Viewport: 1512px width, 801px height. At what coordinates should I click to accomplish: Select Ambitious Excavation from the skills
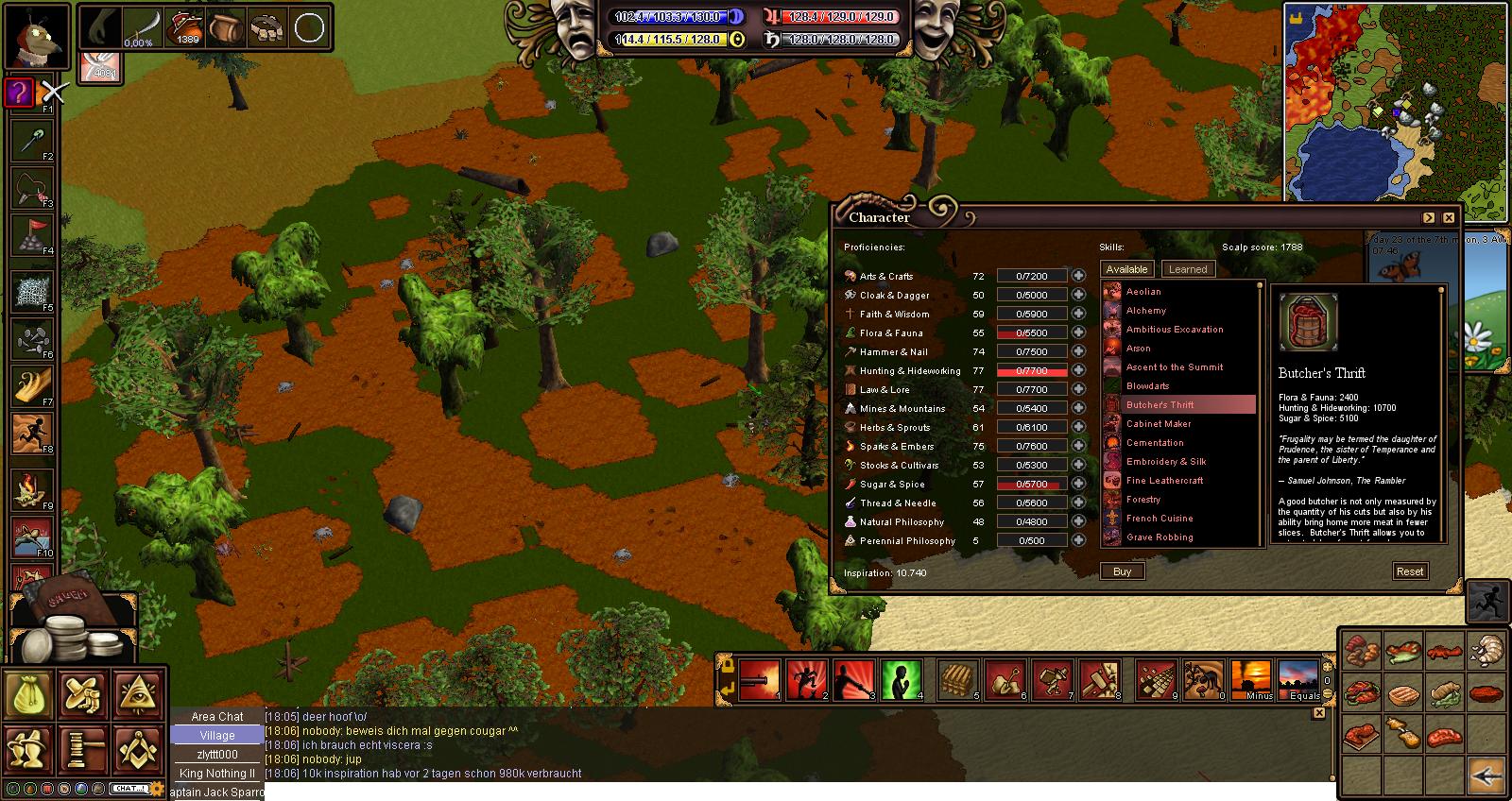[1174, 330]
